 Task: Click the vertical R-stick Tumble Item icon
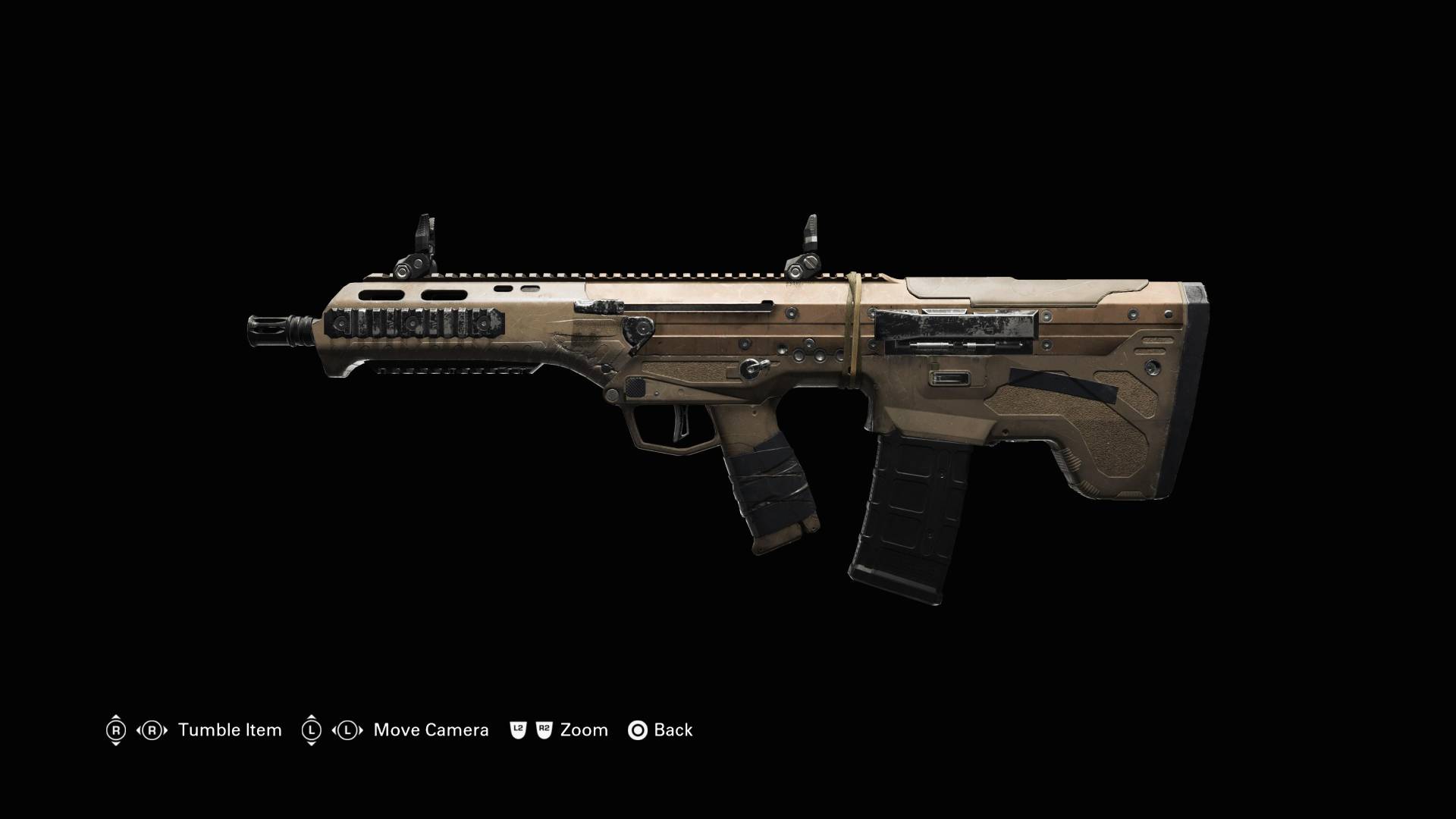pyautogui.click(x=116, y=730)
